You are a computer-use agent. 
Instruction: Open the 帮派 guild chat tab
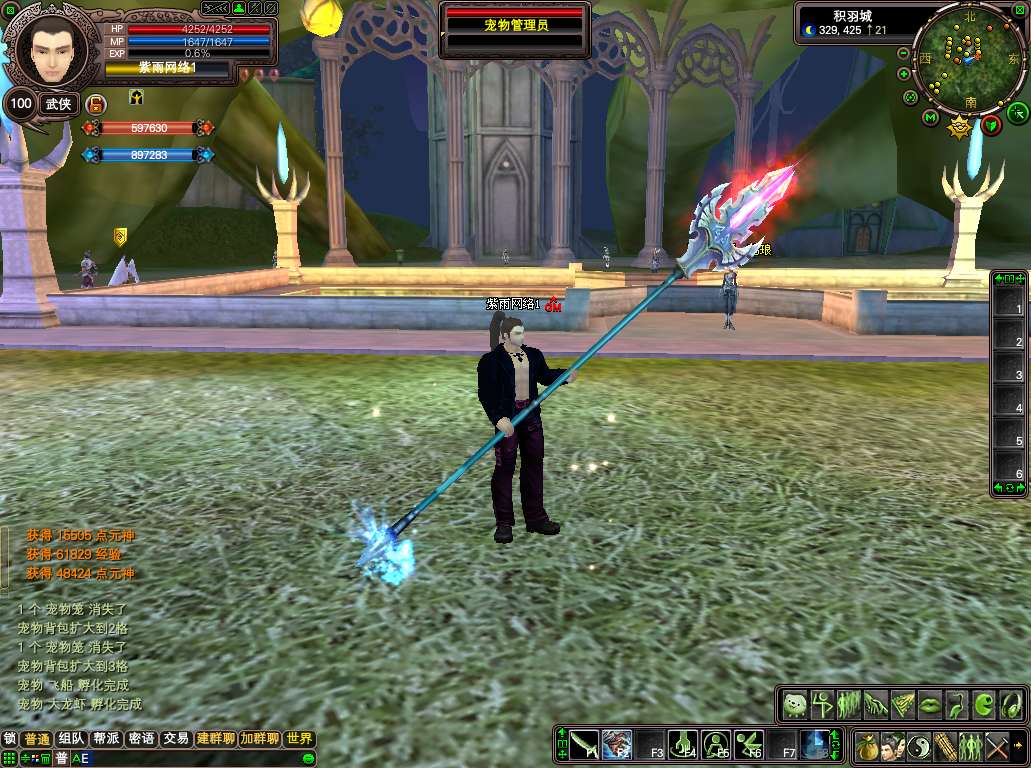106,739
